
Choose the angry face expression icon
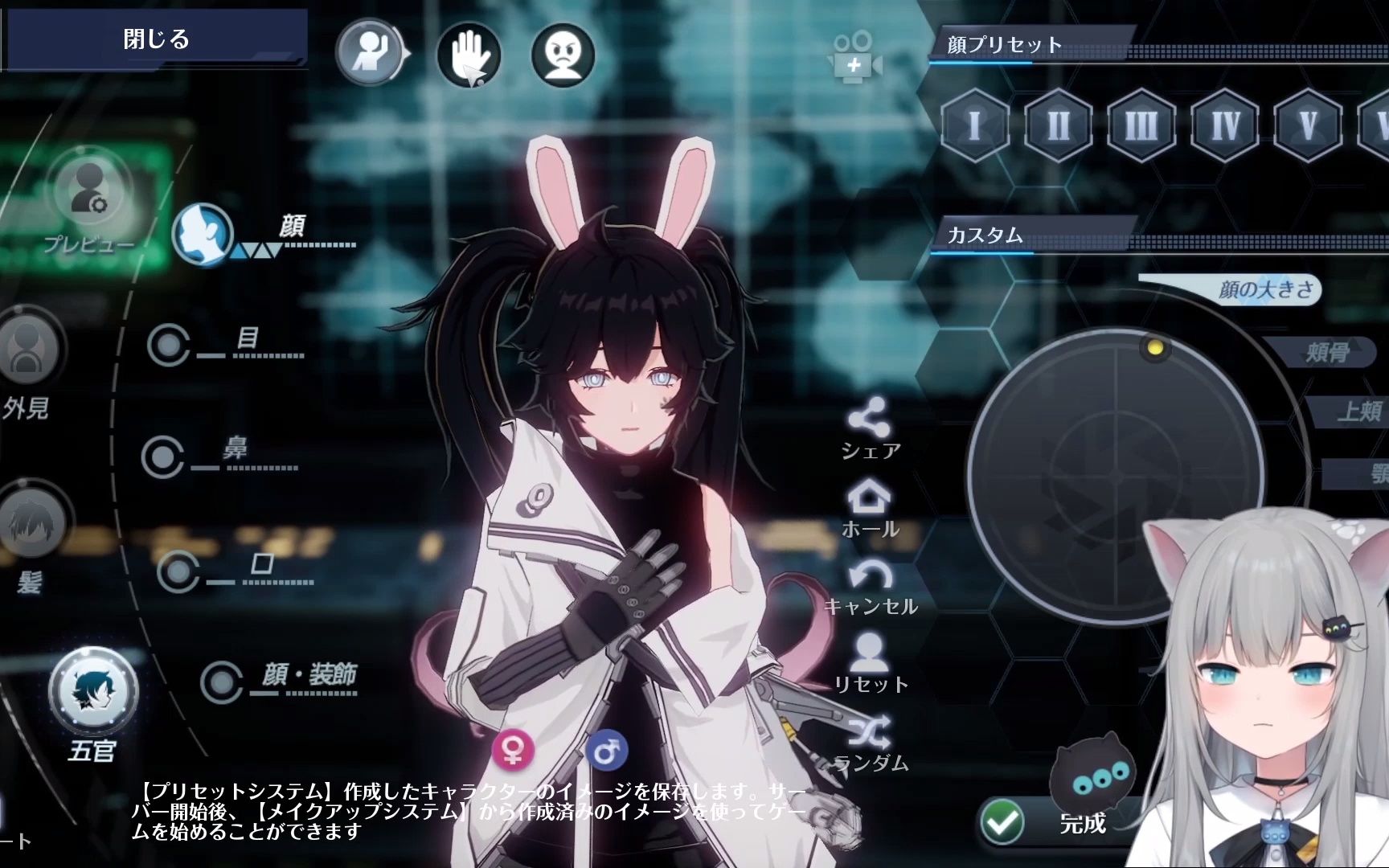(563, 55)
